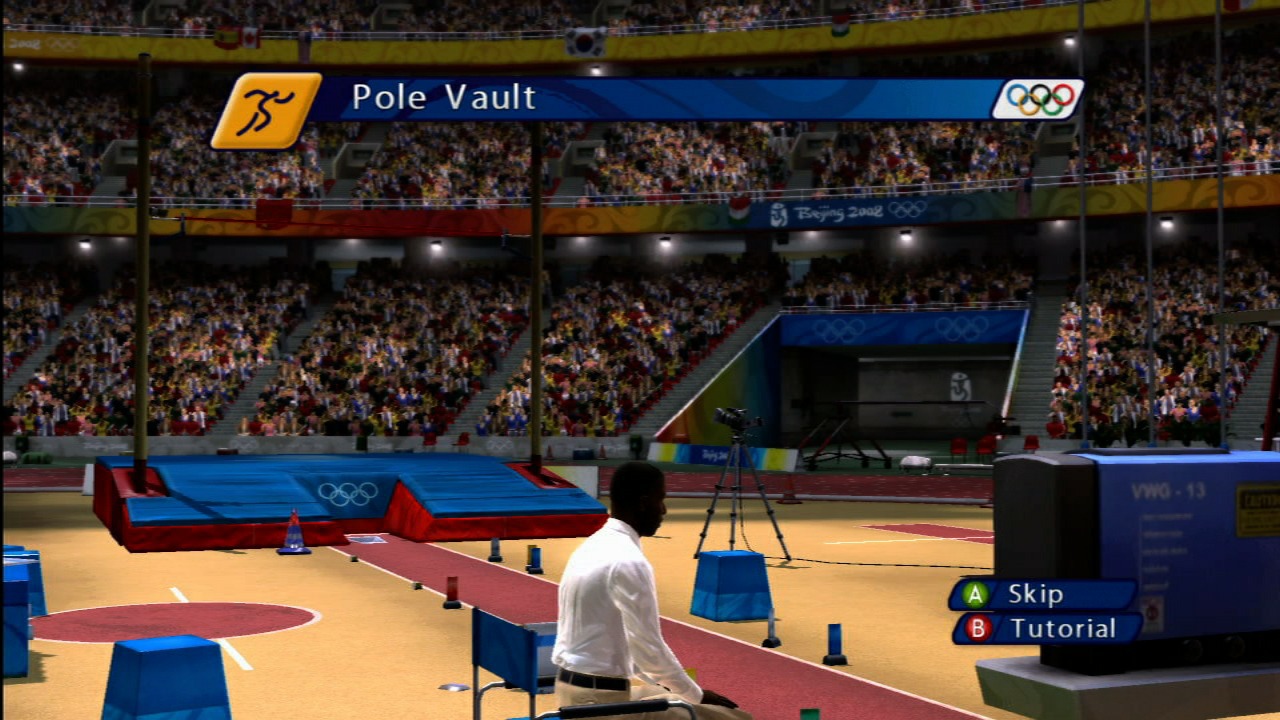This screenshot has height=720, width=1280.
Task: Open the Tutorial for pole vault
Action: point(1046,629)
